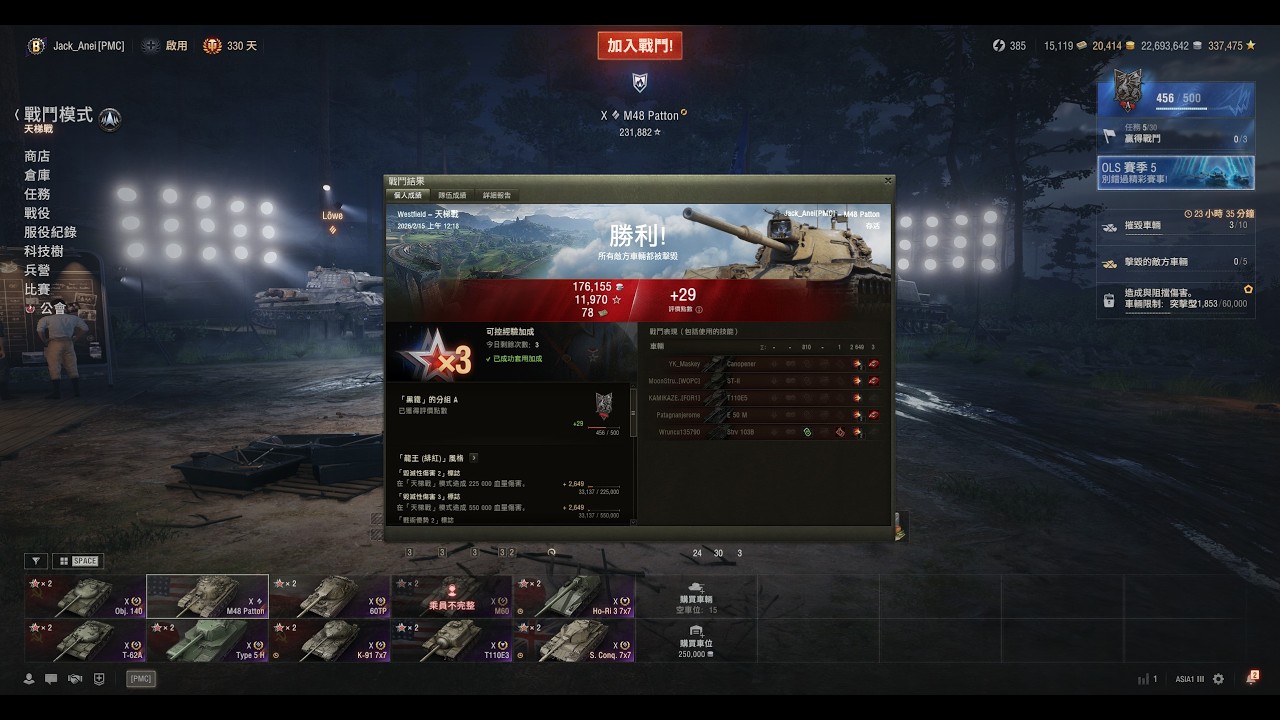Screen dimensions: 1280x720
Task: Select the 60TP tank tile
Action: (329, 596)
